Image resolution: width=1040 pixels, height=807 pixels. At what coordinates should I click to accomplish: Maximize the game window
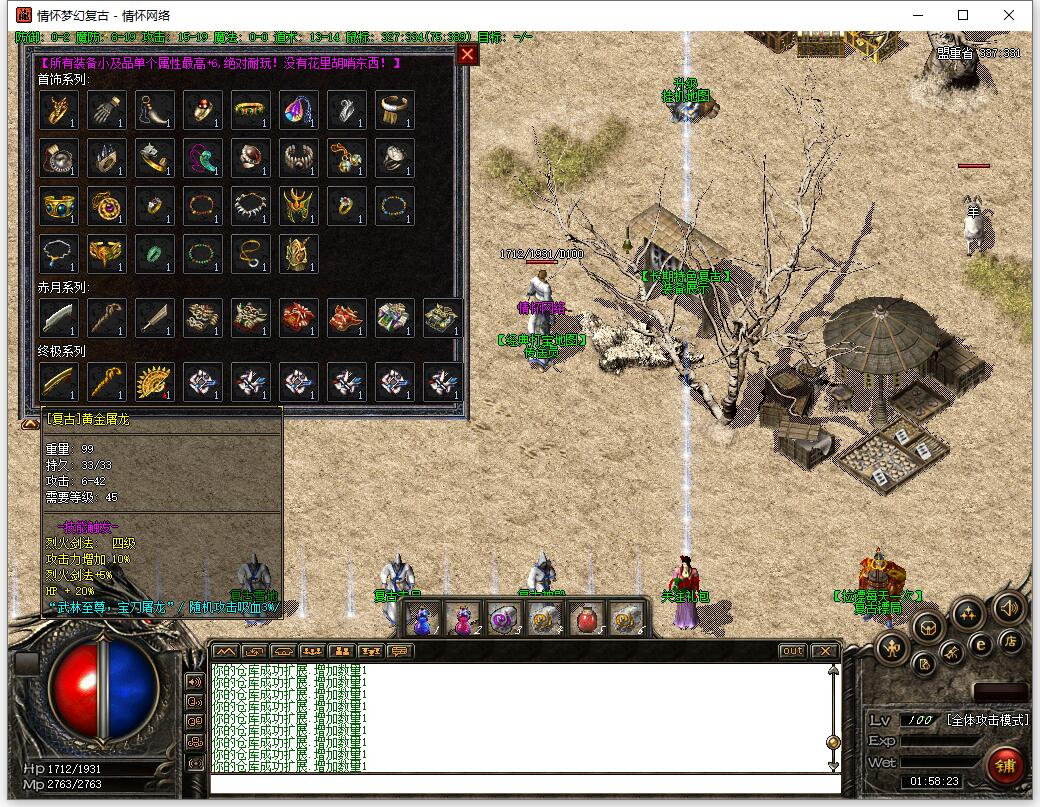[963, 15]
